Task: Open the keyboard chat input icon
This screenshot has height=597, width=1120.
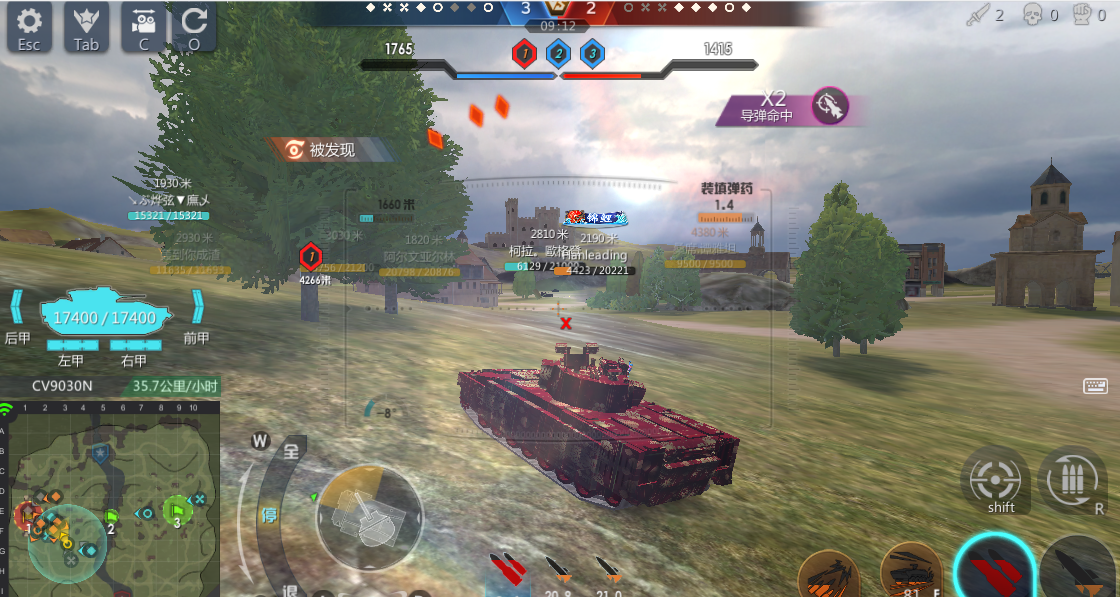Action: pyautogui.click(x=1094, y=386)
